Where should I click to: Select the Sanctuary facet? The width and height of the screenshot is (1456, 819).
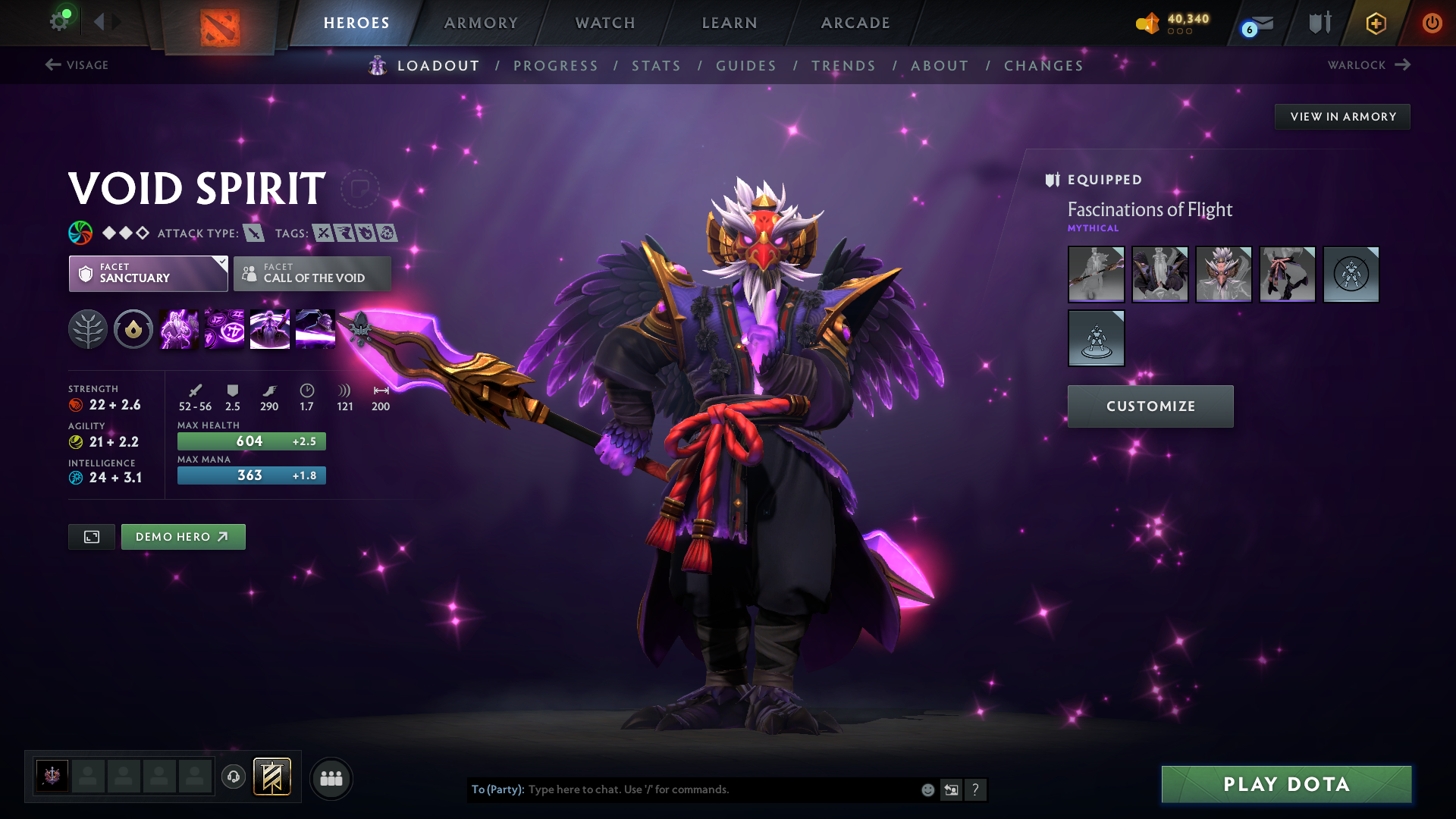(x=148, y=274)
